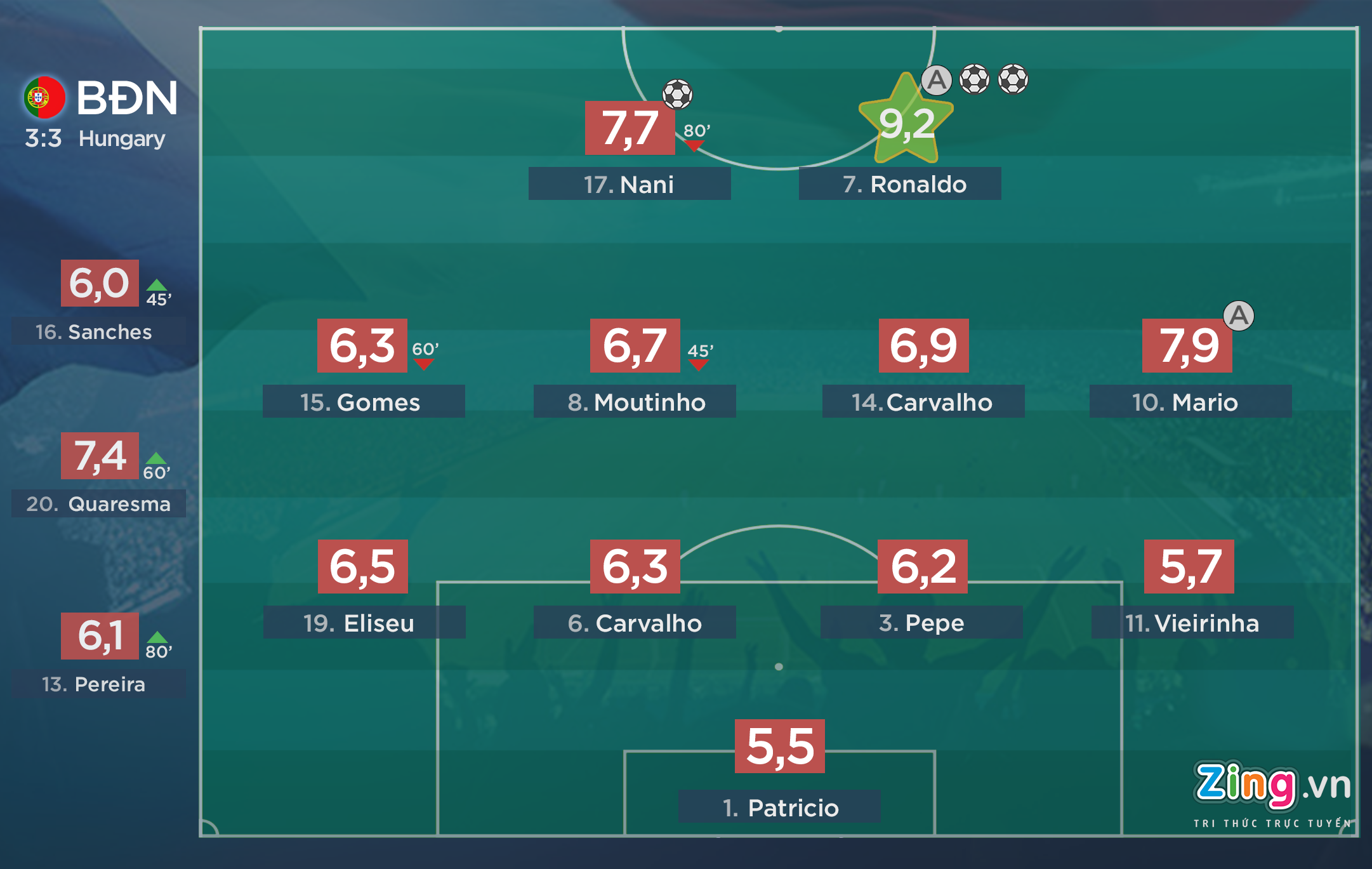Choose substitute 20. Quaresma label
Screen dimensions: 1372x869
[x=98, y=504]
